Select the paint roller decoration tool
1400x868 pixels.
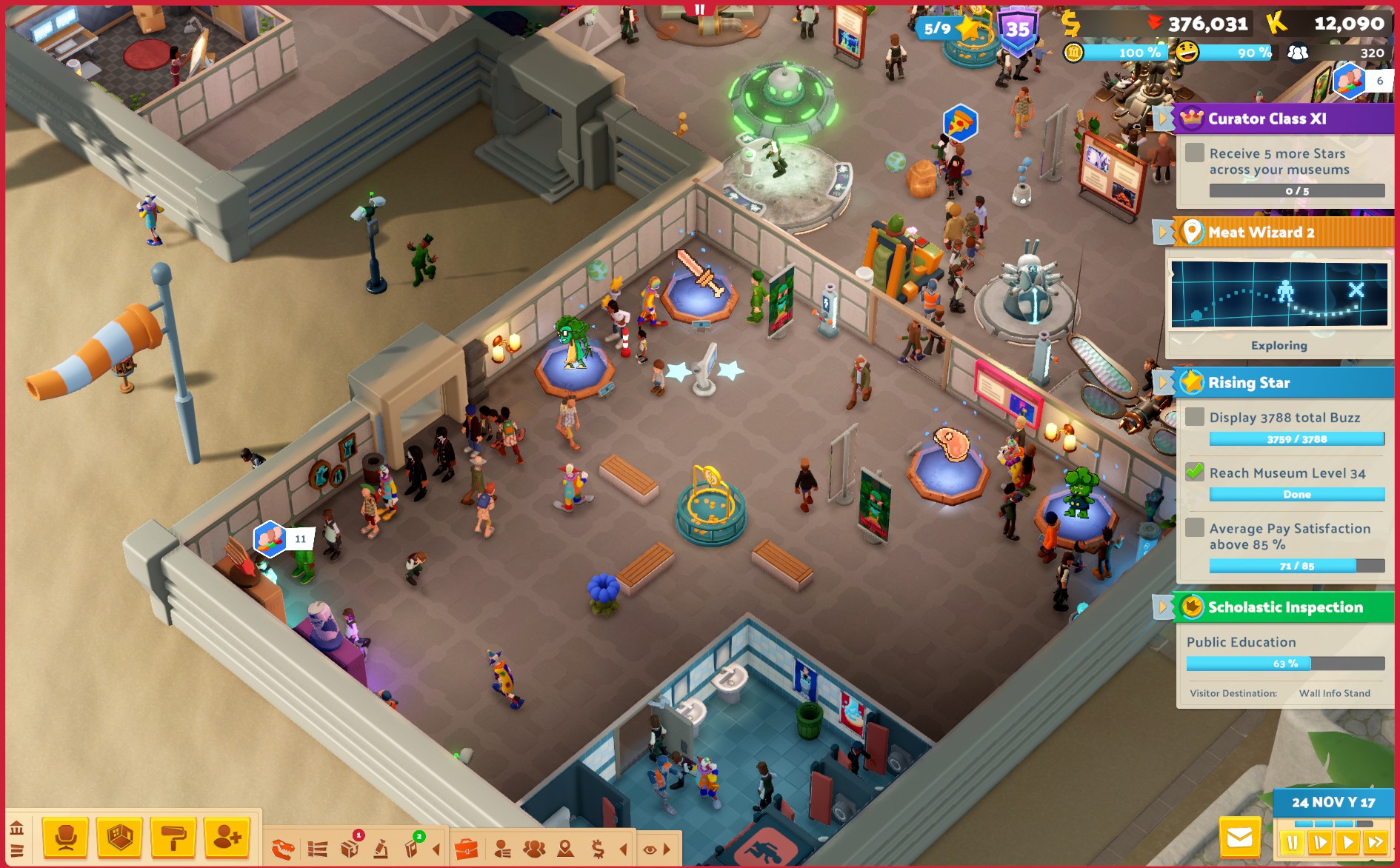[x=173, y=838]
